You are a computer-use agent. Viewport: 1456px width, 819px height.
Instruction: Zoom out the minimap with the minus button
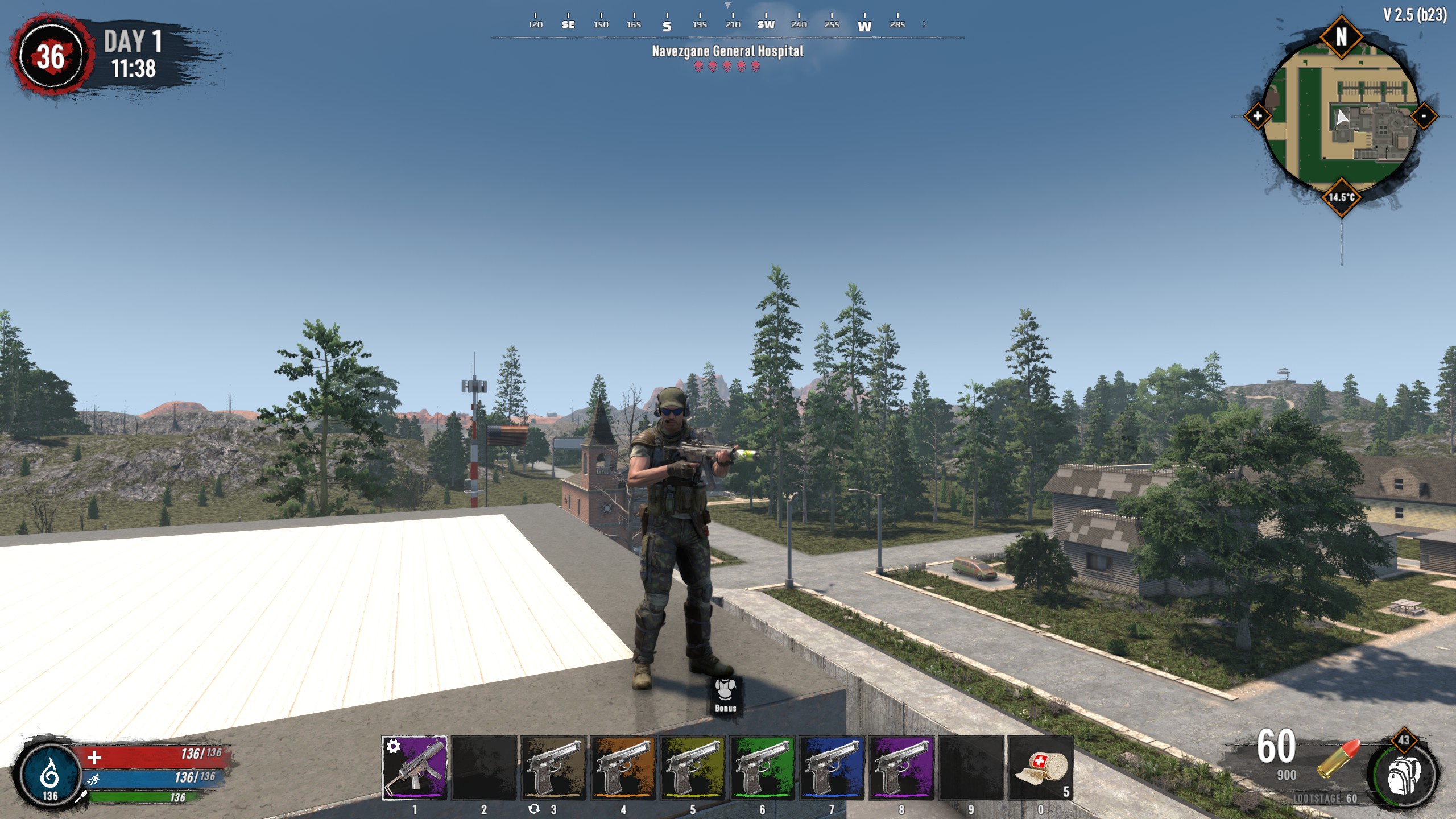tap(1423, 117)
